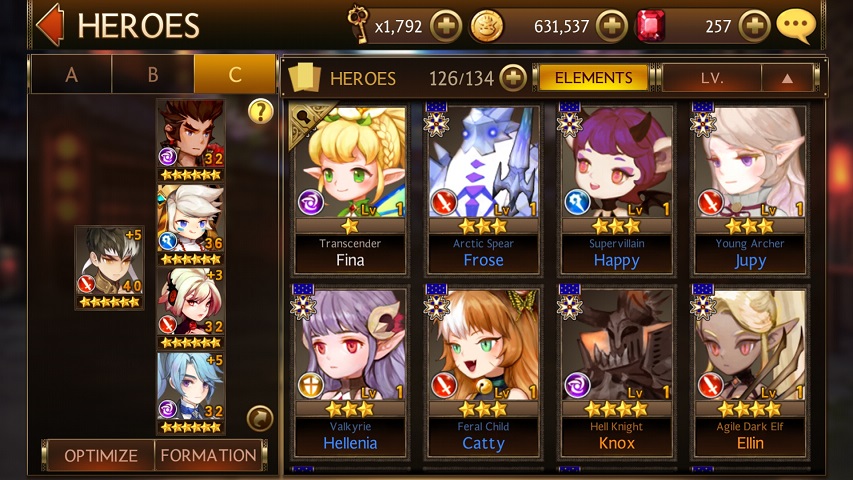Add more keys with plus button
Viewport: 853px width, 480px height.
tap(446, 26)
